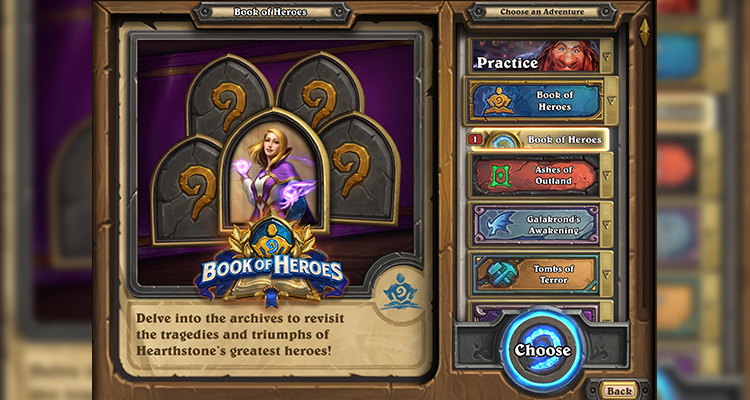Confirm selection with the Choose button
750x400 pixels.
[543, 350]
